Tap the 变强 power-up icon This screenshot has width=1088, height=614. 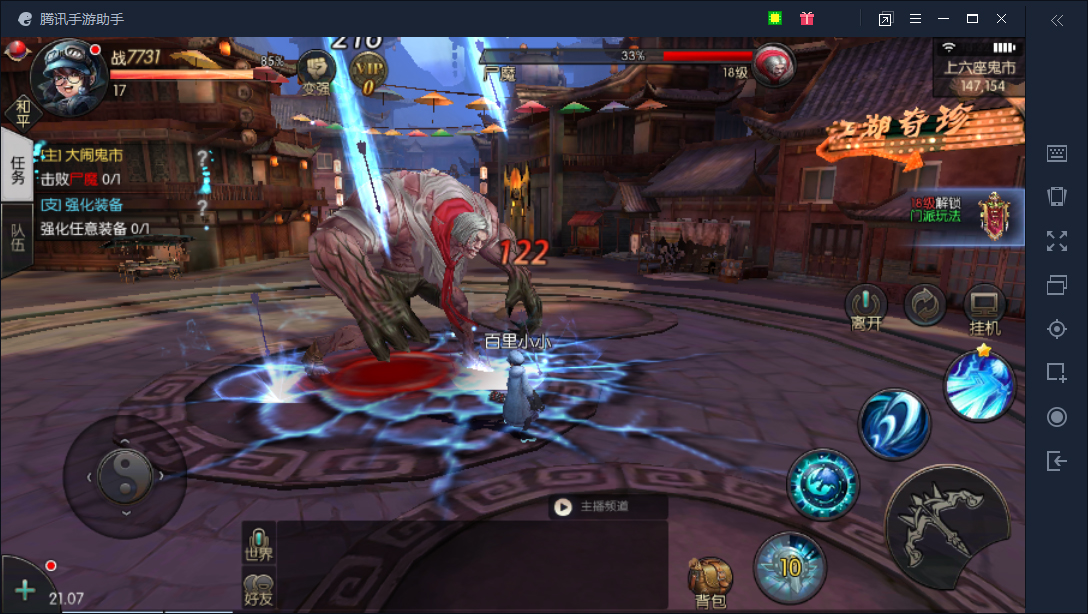tap(316, 71)
